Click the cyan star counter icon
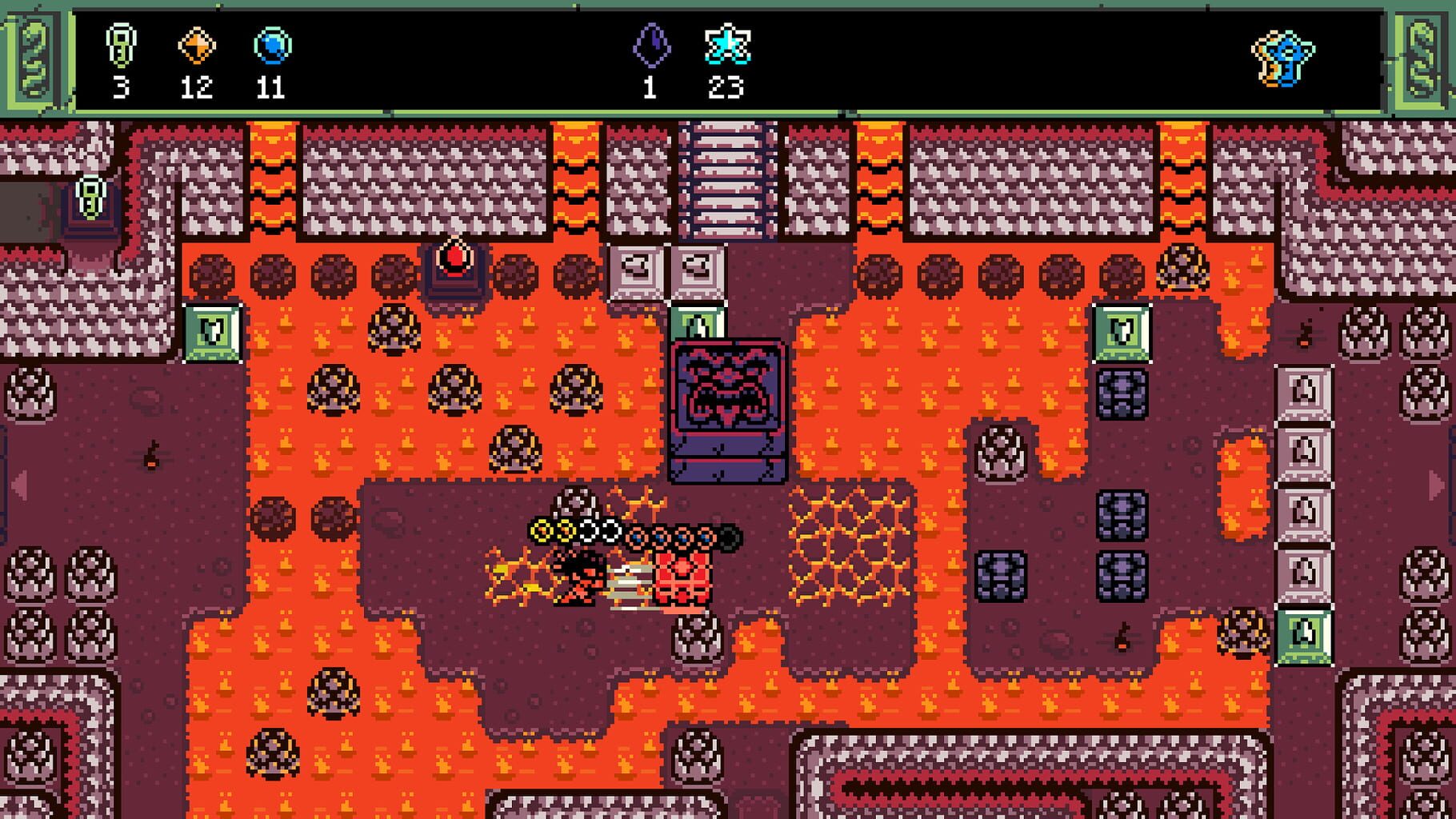 (x=728, y=44)
